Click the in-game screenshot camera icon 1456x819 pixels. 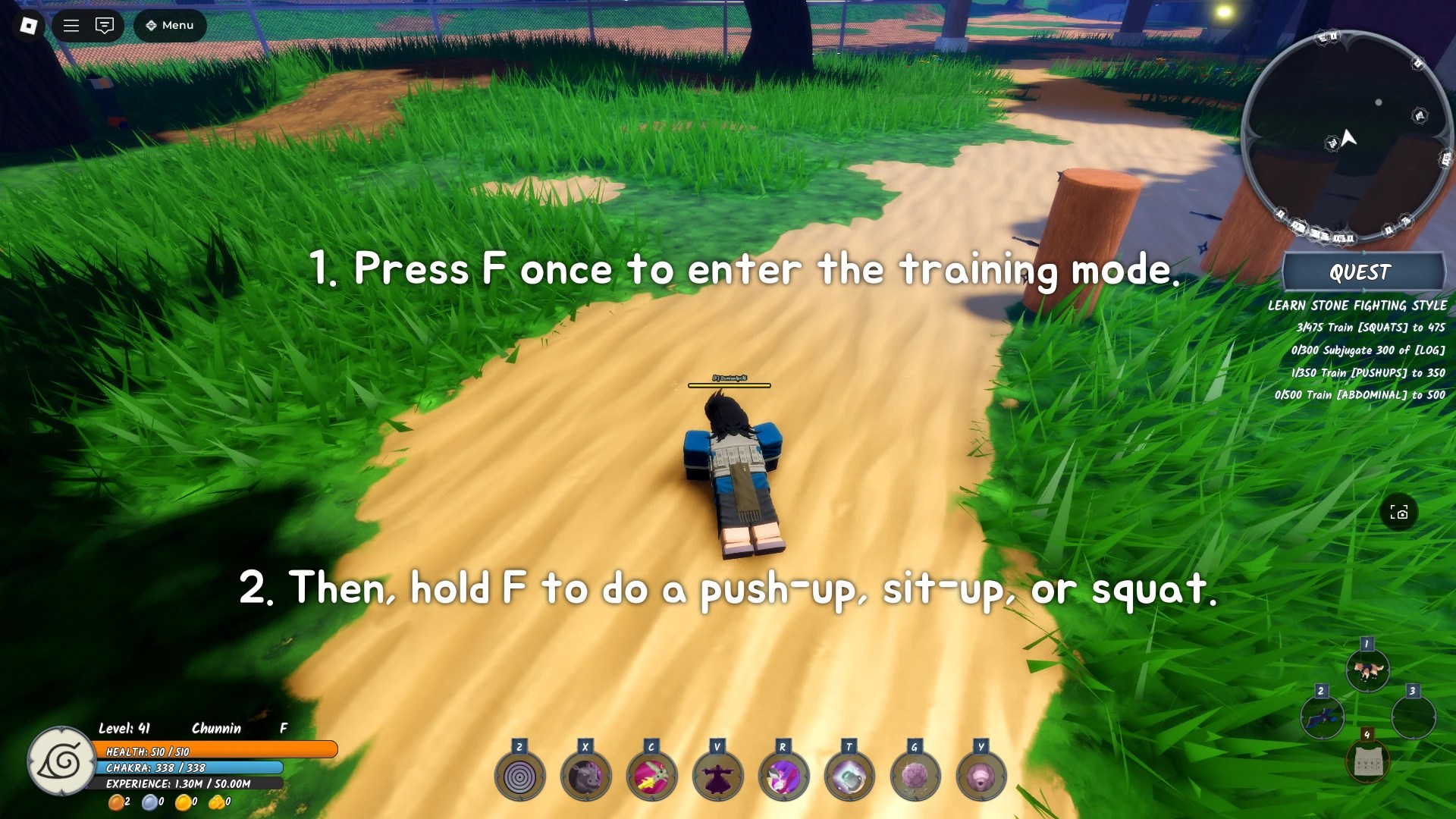pyautogui.click(x=1399, y=513)
